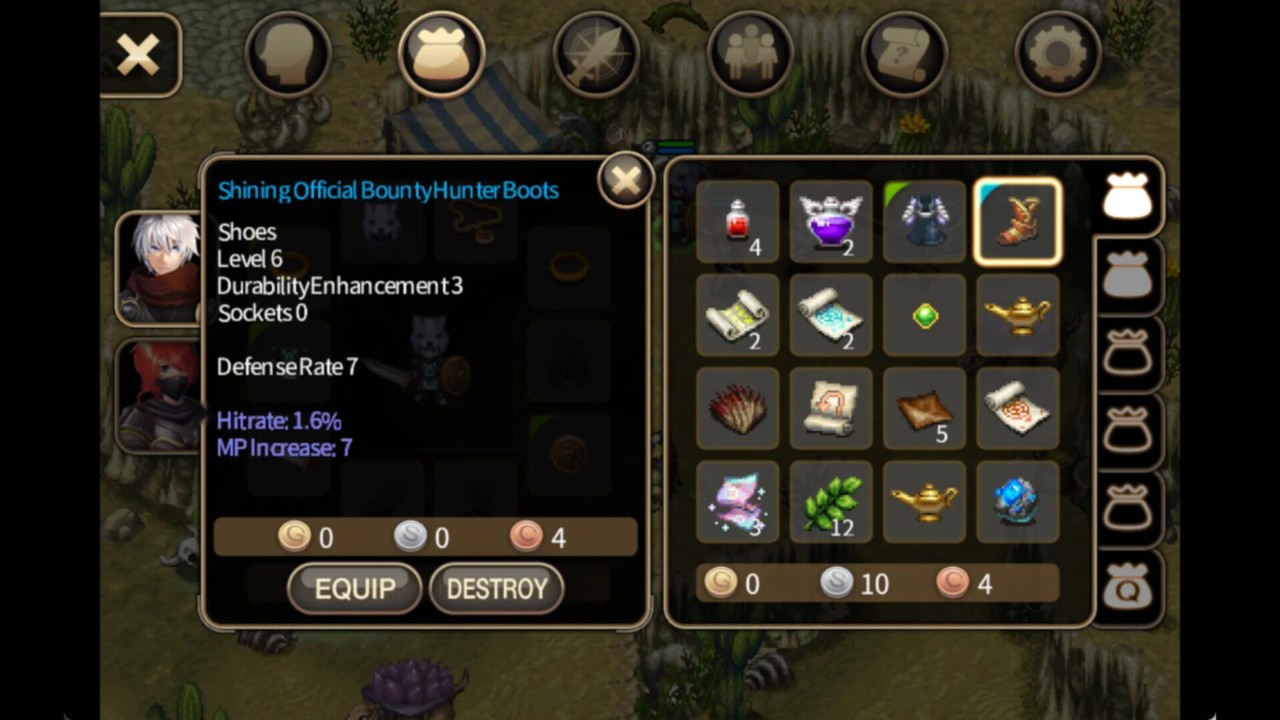Close the menu with the top-left X

[x=139, y=55]
